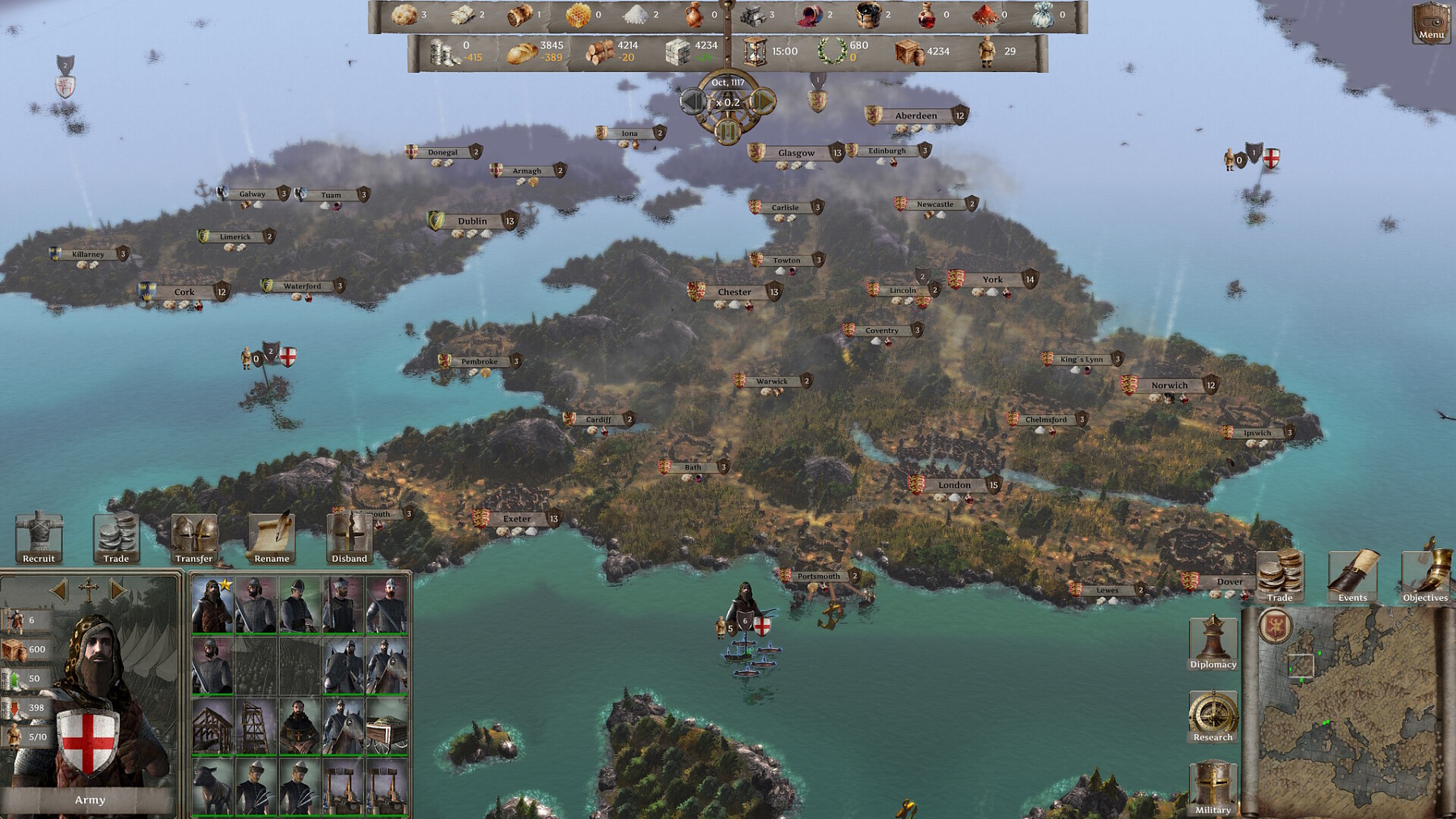This screenshot has height=819, width=1456.
Task: Select the Dublin city label
Action: coord(472,221)
